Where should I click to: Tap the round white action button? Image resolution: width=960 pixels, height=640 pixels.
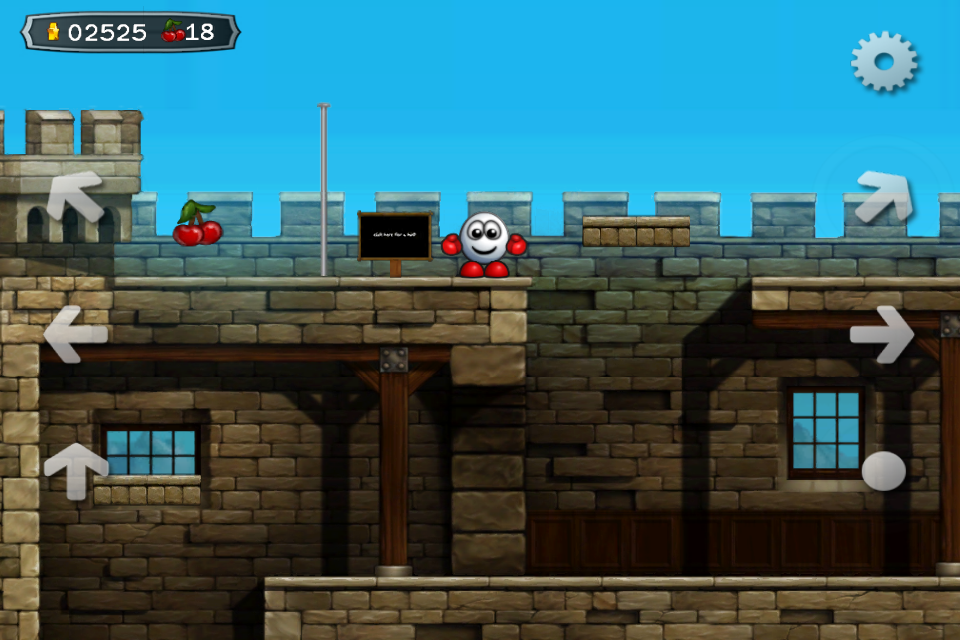pos(883,471)
